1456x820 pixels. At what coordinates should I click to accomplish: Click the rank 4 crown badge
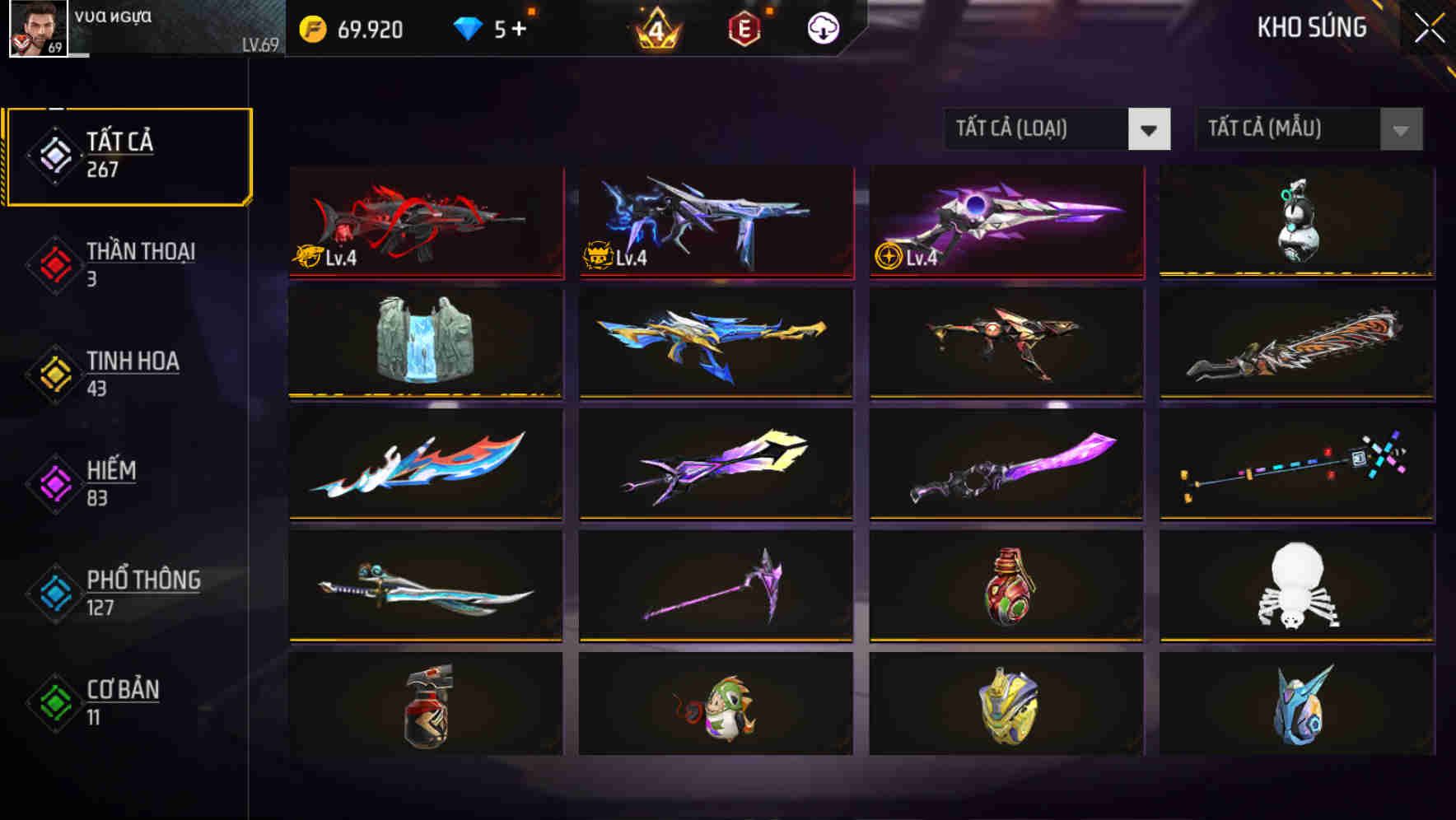point(655,29)
